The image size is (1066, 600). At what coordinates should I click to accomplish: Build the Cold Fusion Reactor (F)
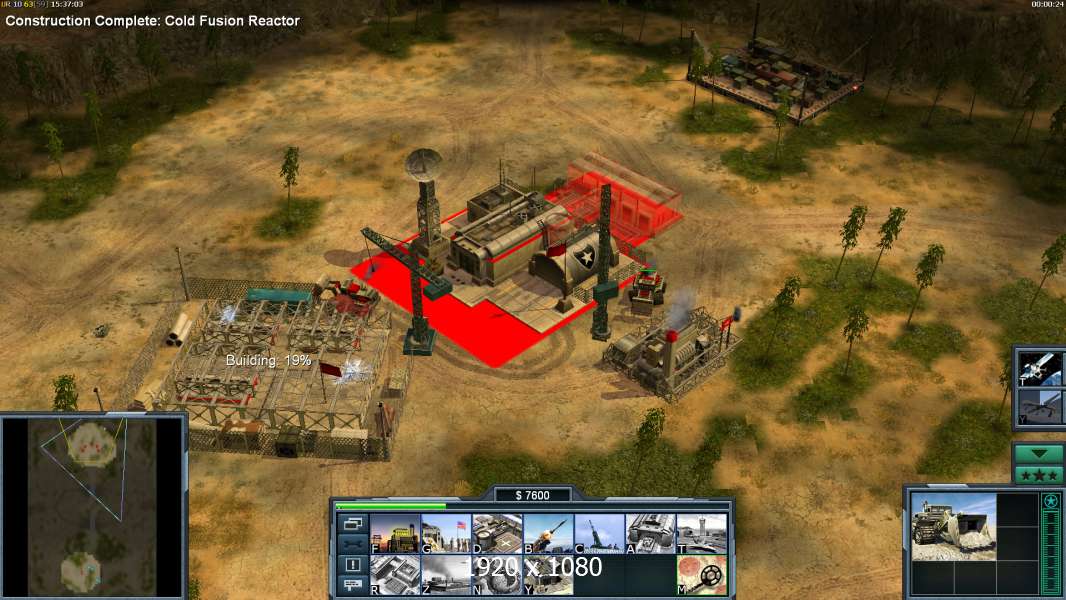click(395, 533)
